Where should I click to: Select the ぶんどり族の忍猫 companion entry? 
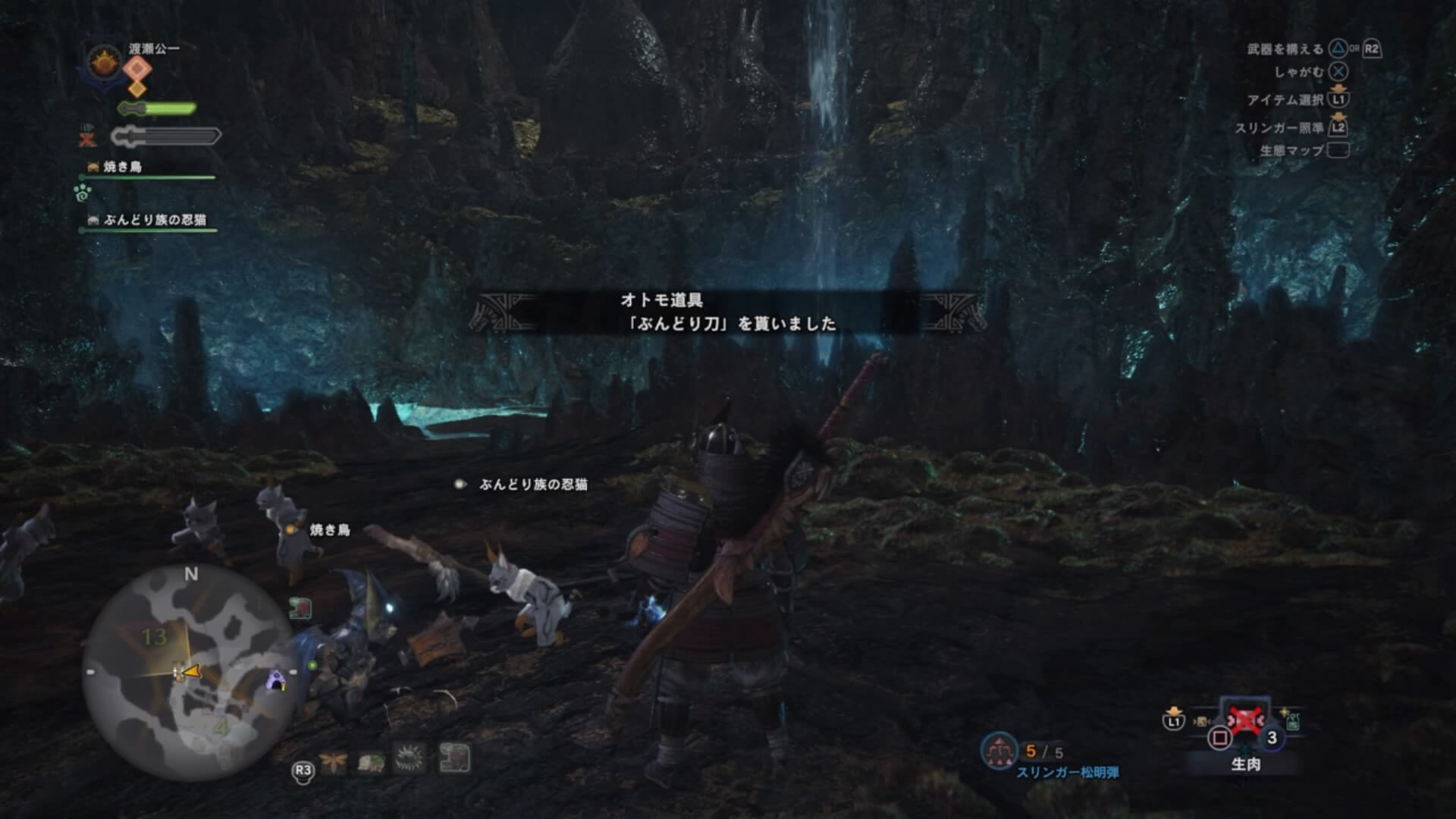tap(154, 220)
